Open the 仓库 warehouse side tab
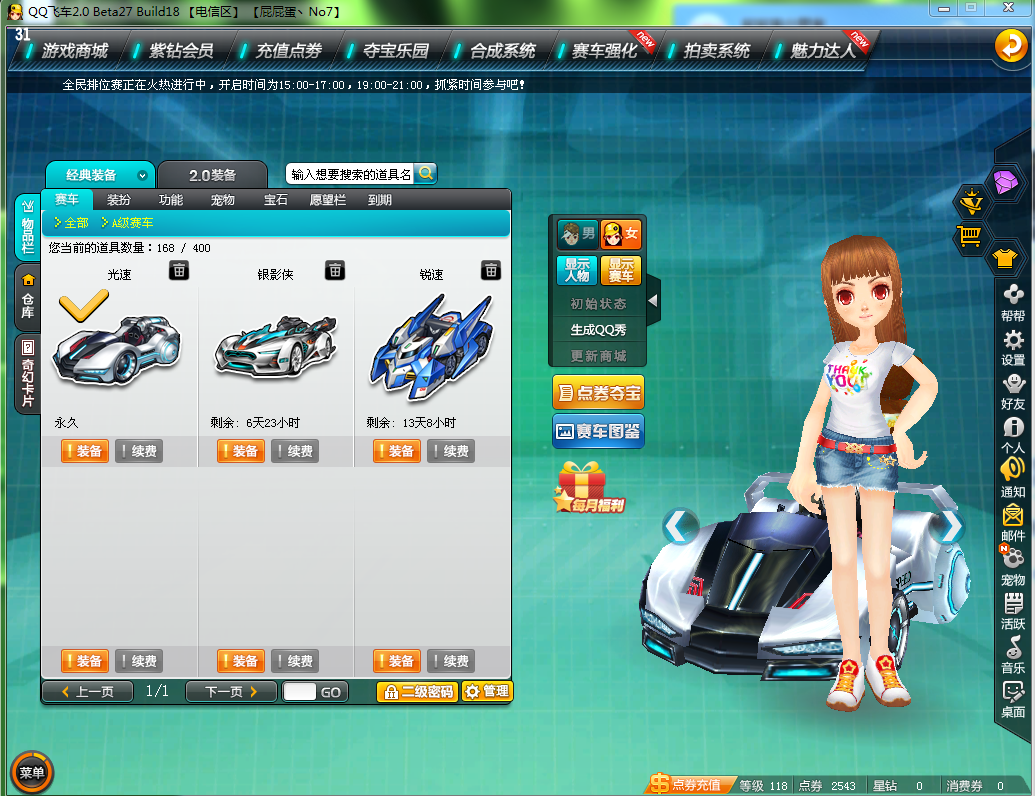This screenshot has height=796, width=1035. tap(28, 297)
